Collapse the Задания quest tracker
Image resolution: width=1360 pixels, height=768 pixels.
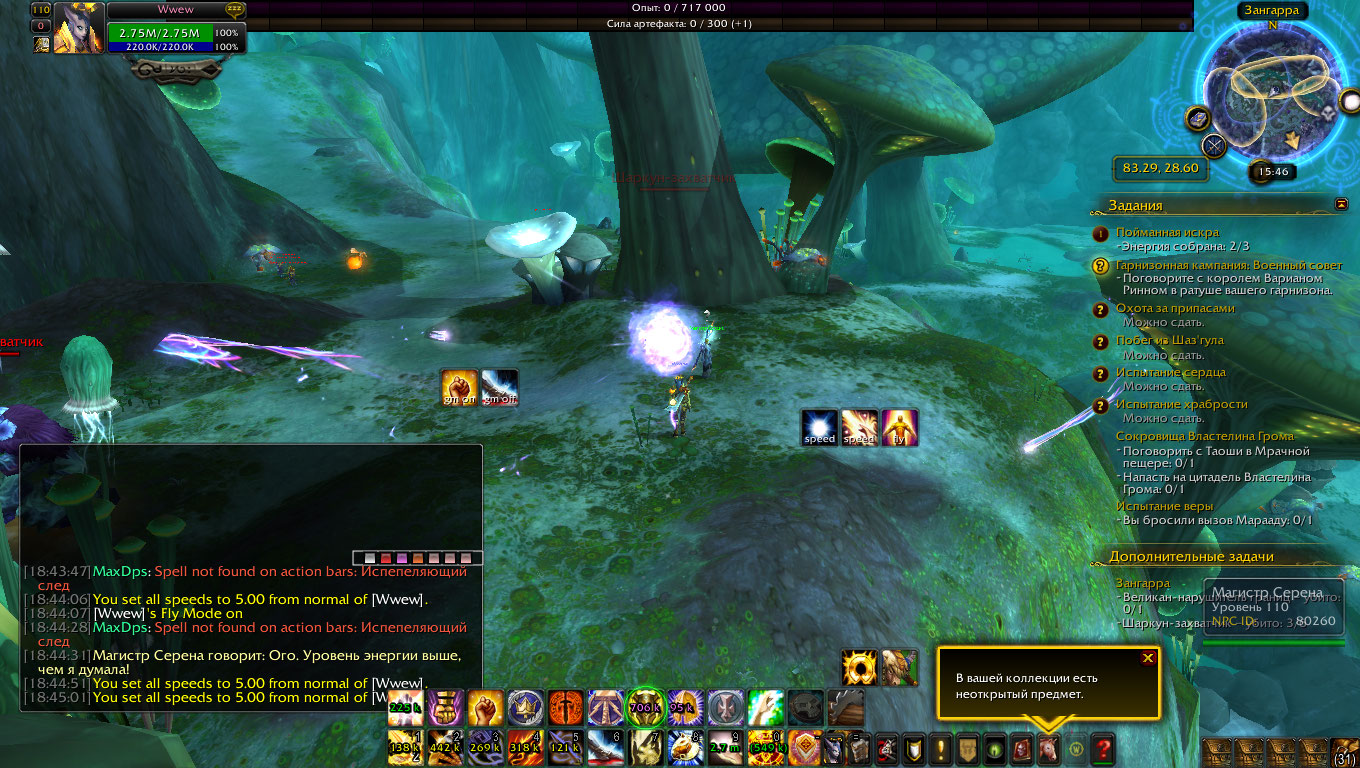1341,204
